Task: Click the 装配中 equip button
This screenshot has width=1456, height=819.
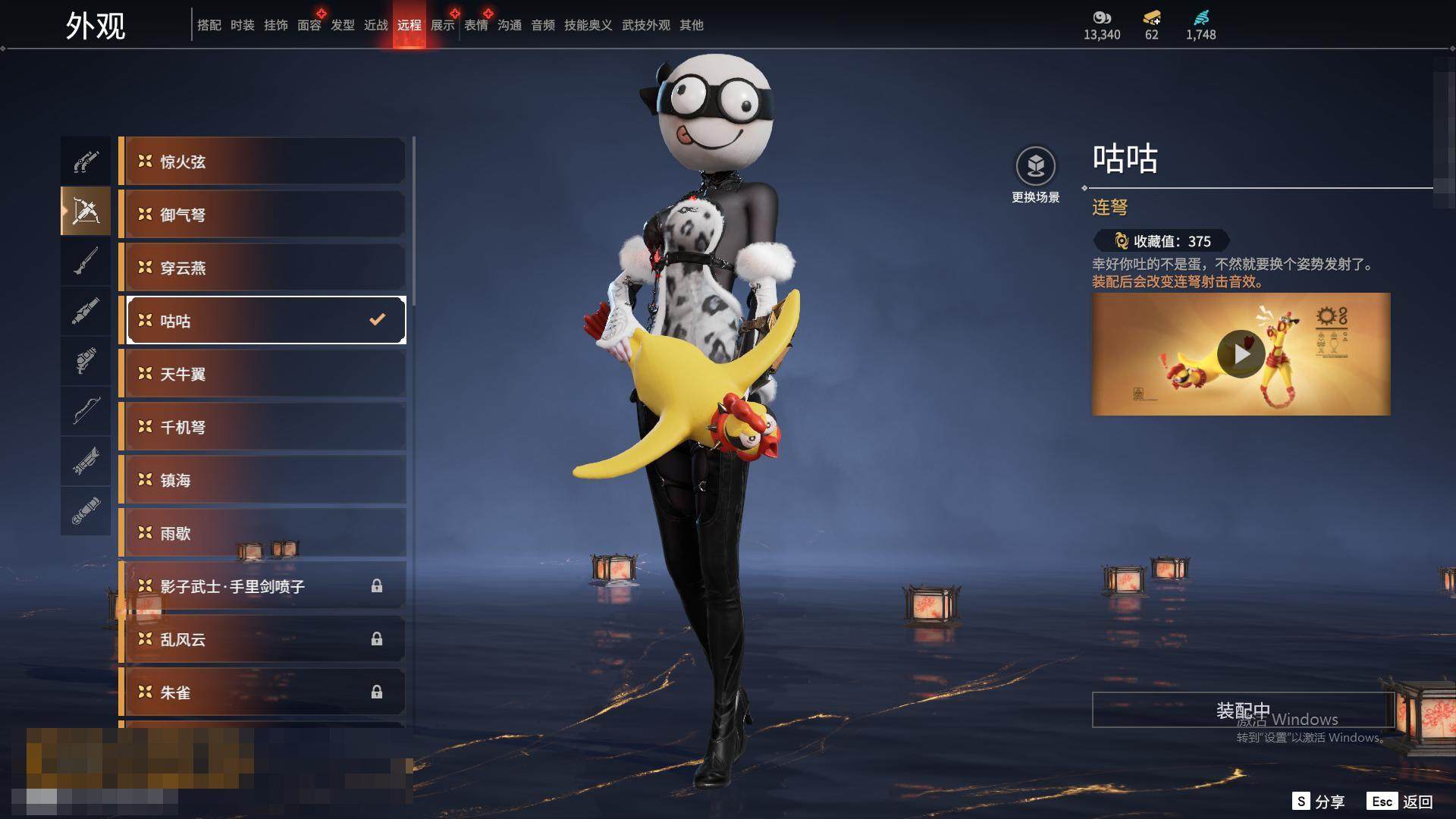Action: click(1242, 710)
